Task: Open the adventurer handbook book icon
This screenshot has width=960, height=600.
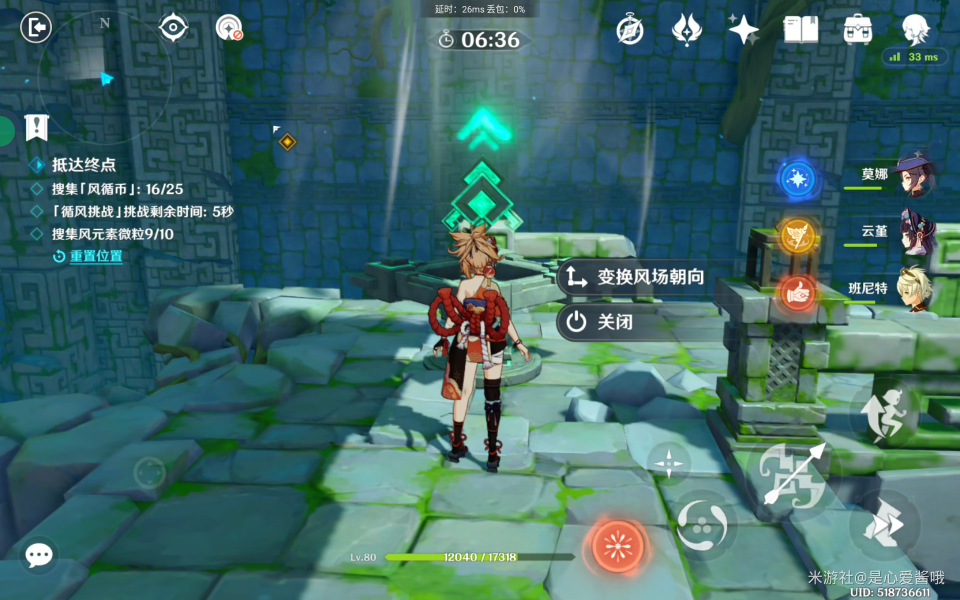Action: (x=800, y=29)
